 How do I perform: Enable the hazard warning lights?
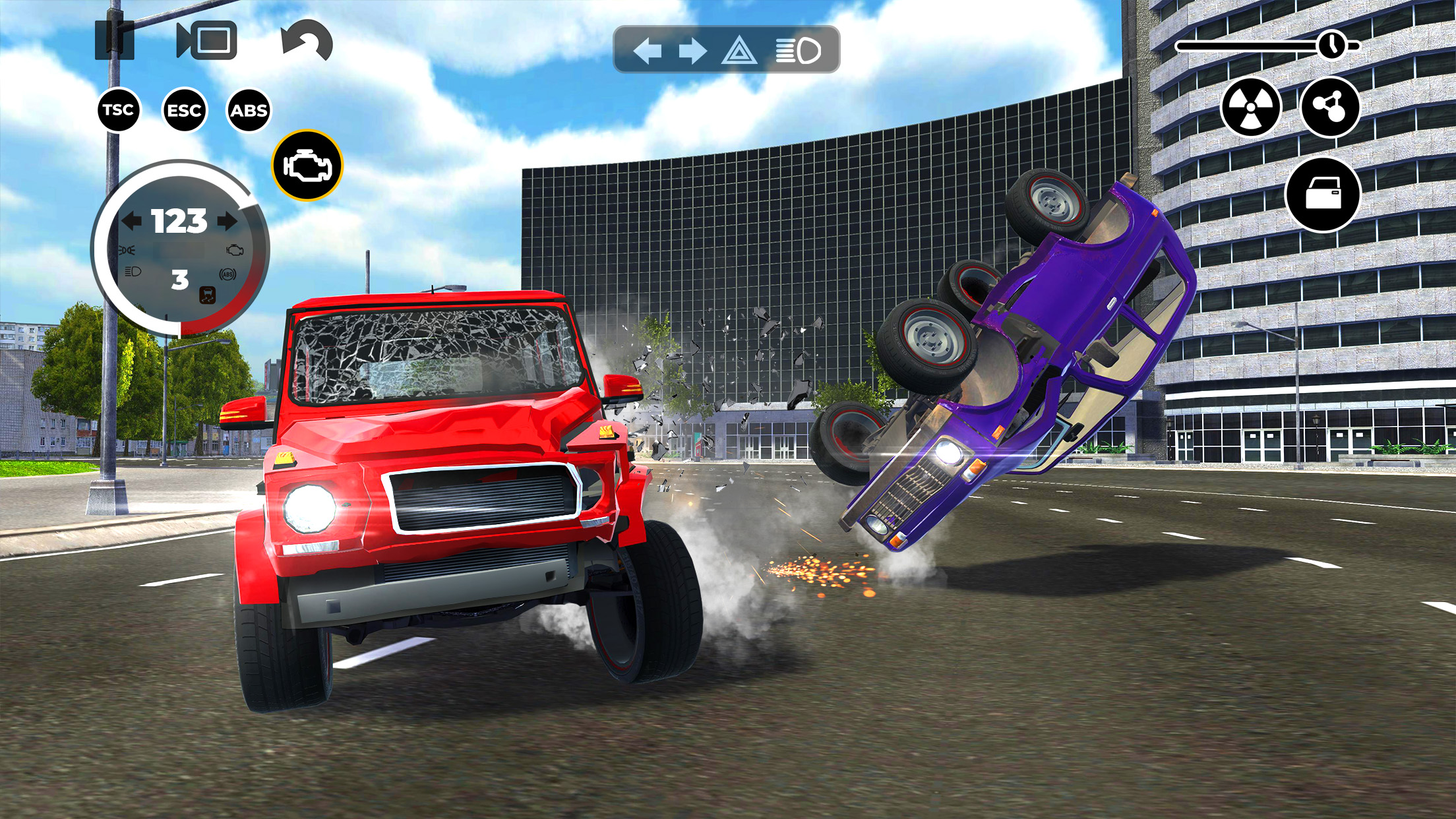[741, 49]
